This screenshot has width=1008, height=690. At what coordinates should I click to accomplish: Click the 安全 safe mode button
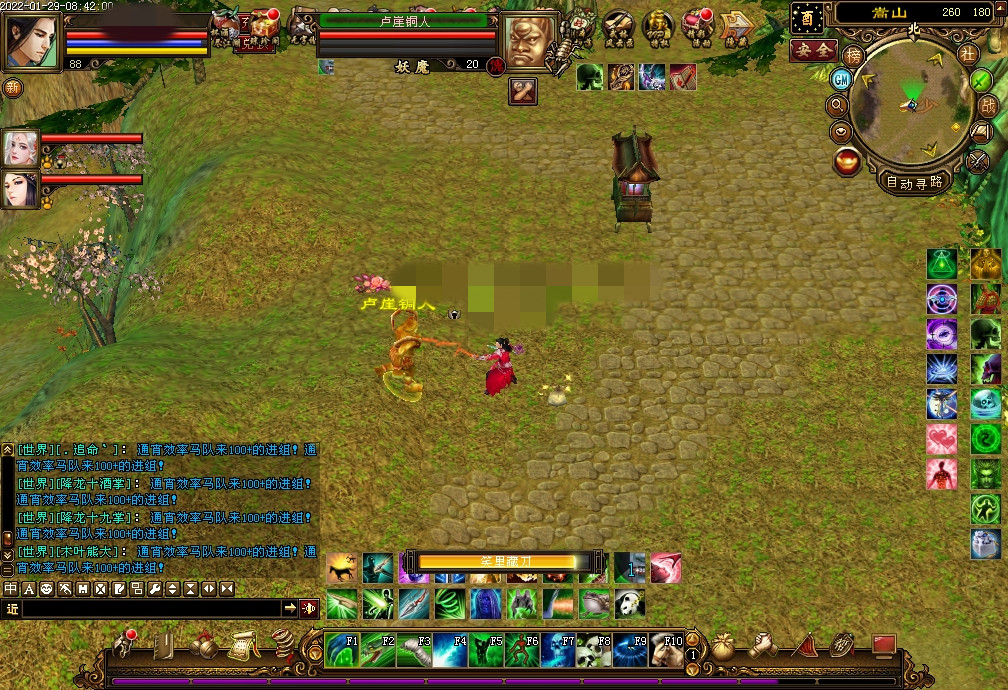click(x=813, y=49)
